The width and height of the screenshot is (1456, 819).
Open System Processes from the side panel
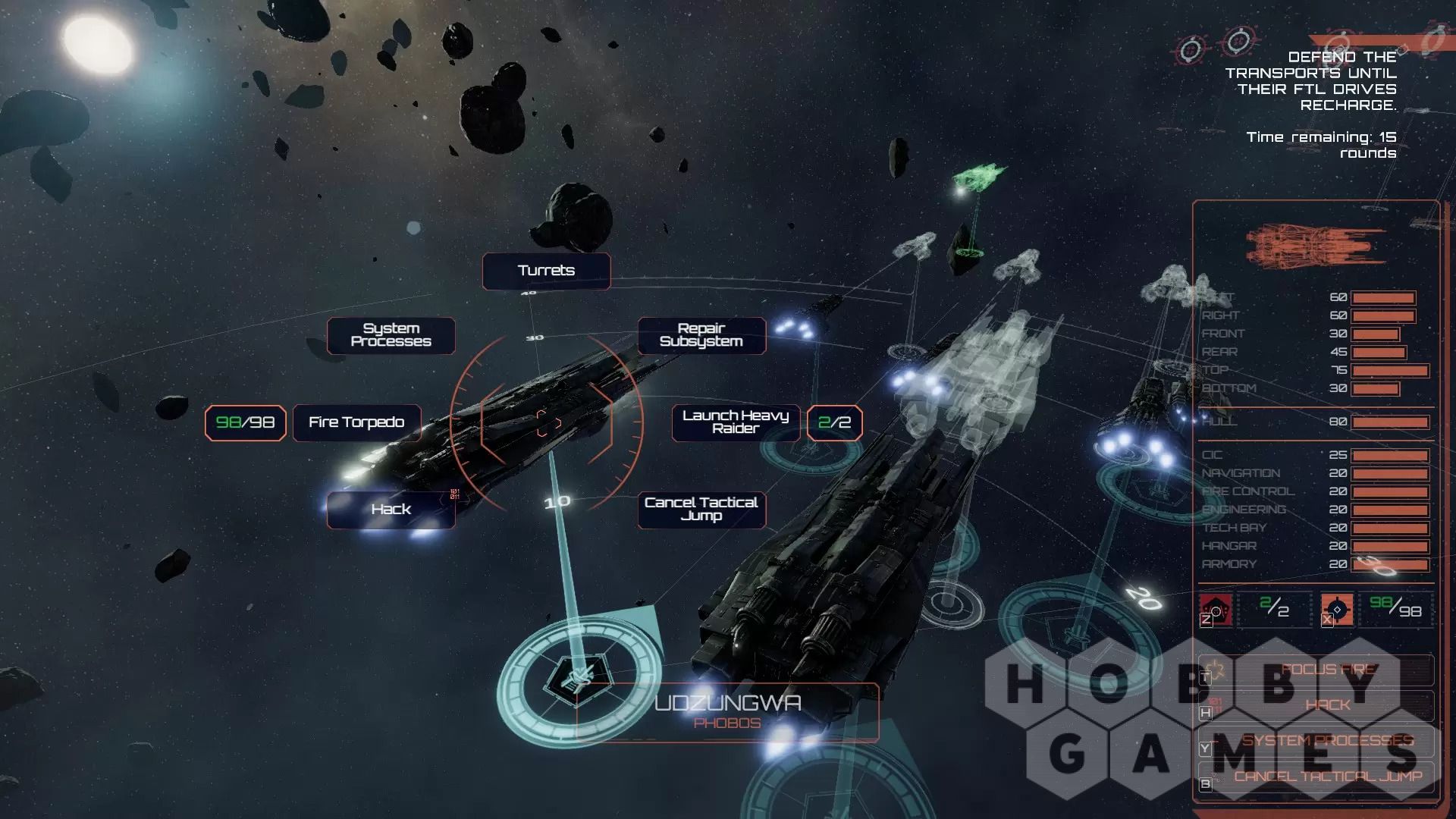(x=1327, y=741)
